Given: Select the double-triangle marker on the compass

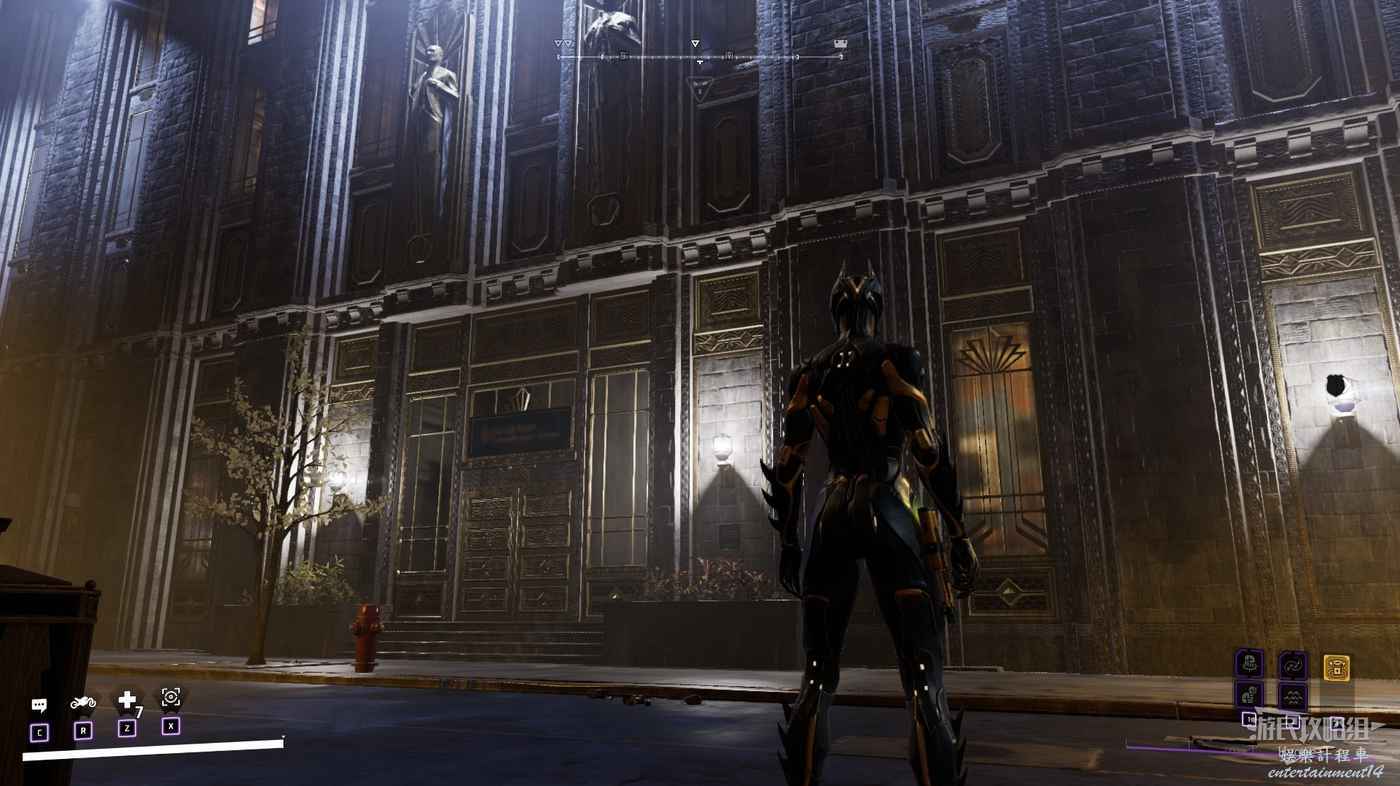Looking at the screenshot, I should (x=565, y=44).
